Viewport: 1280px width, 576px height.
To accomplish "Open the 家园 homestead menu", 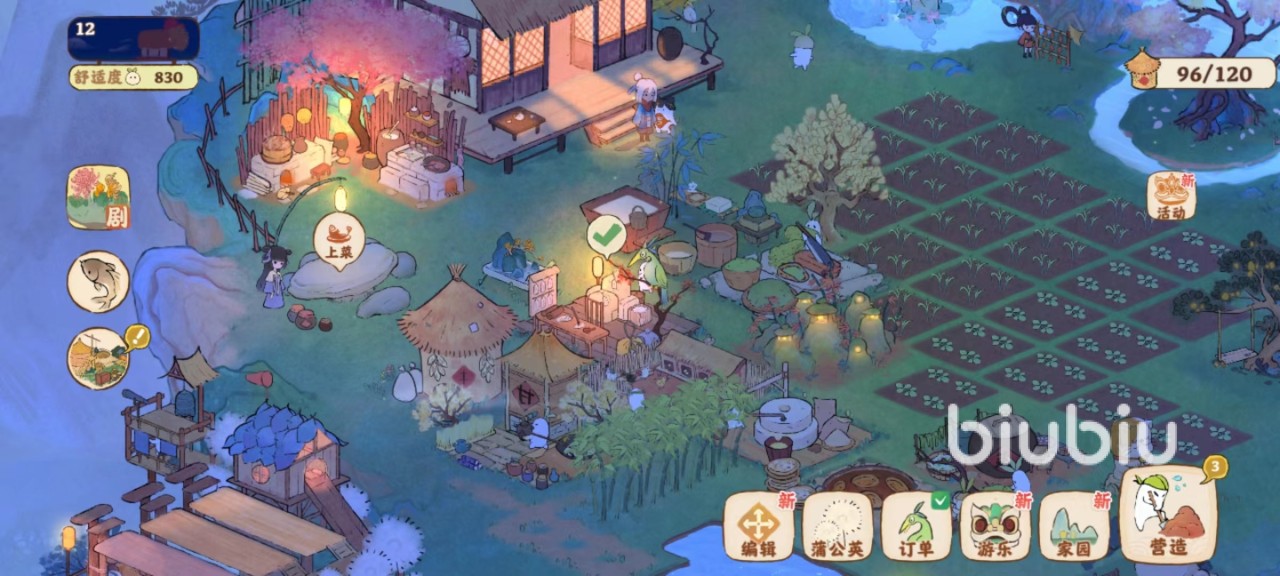I will [1074, 525].
